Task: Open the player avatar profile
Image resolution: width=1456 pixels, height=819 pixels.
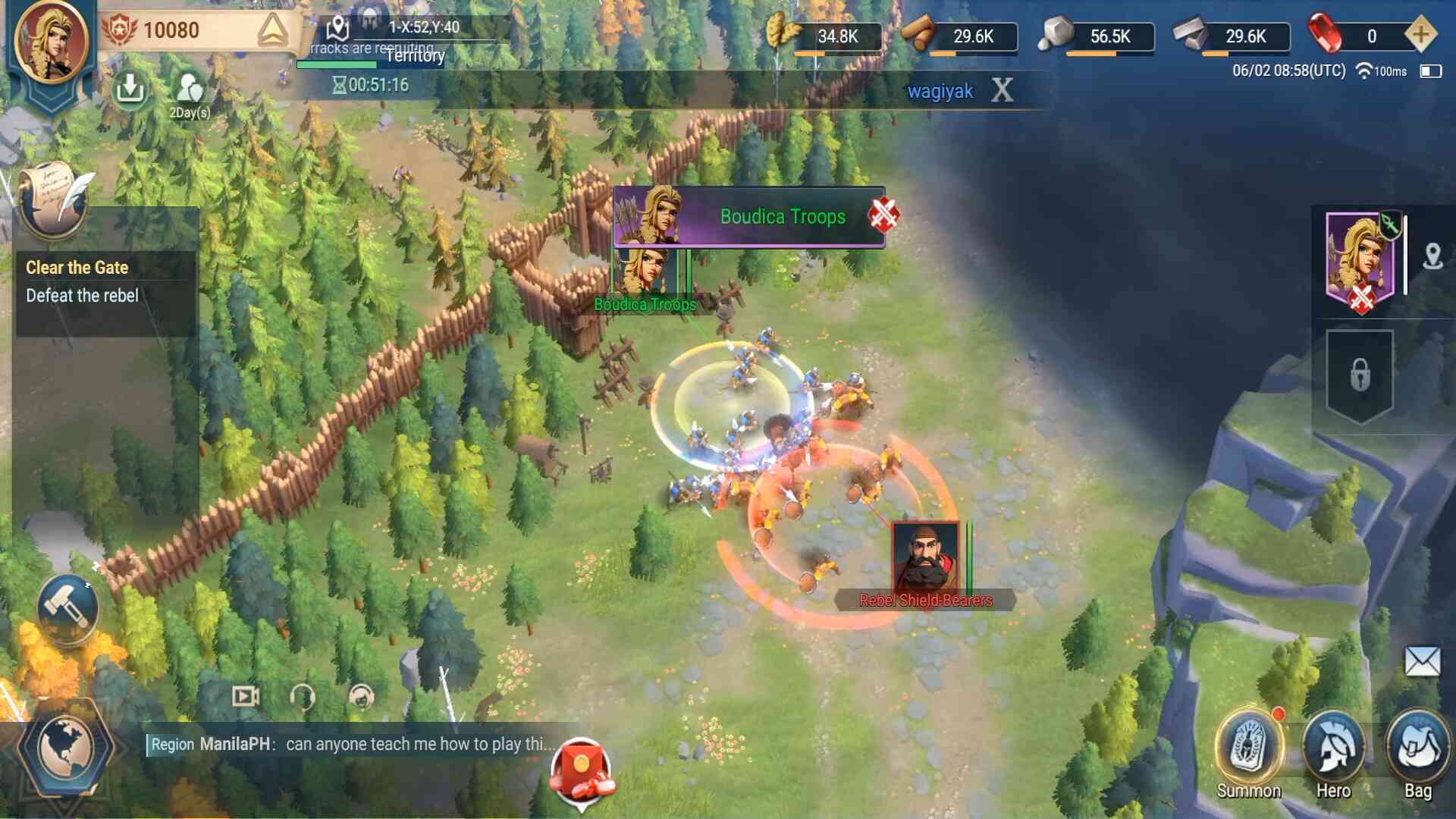Action: [x=52, y=42]
